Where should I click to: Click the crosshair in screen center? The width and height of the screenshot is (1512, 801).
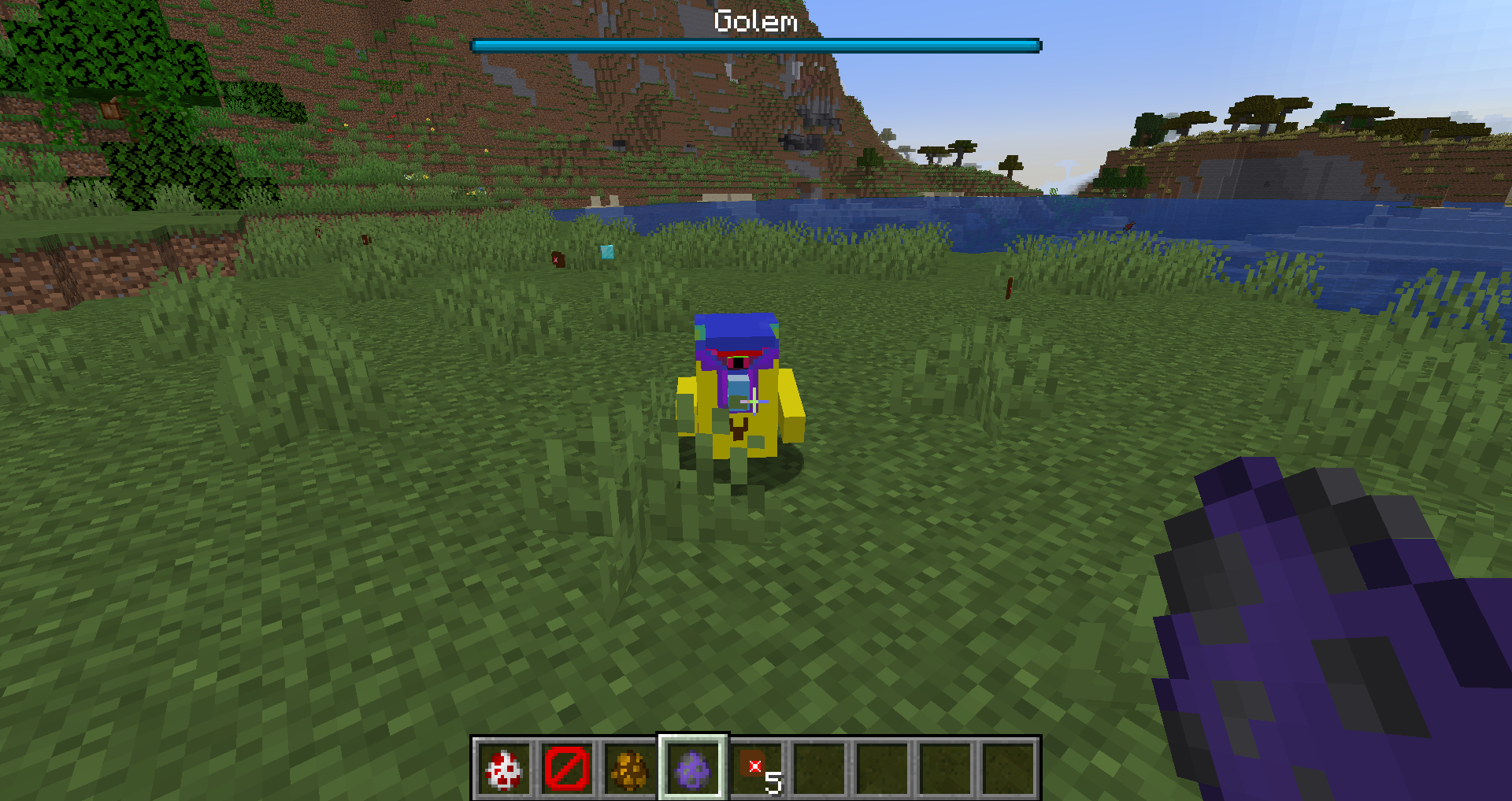pyautogui.click(x=756, y=401)
